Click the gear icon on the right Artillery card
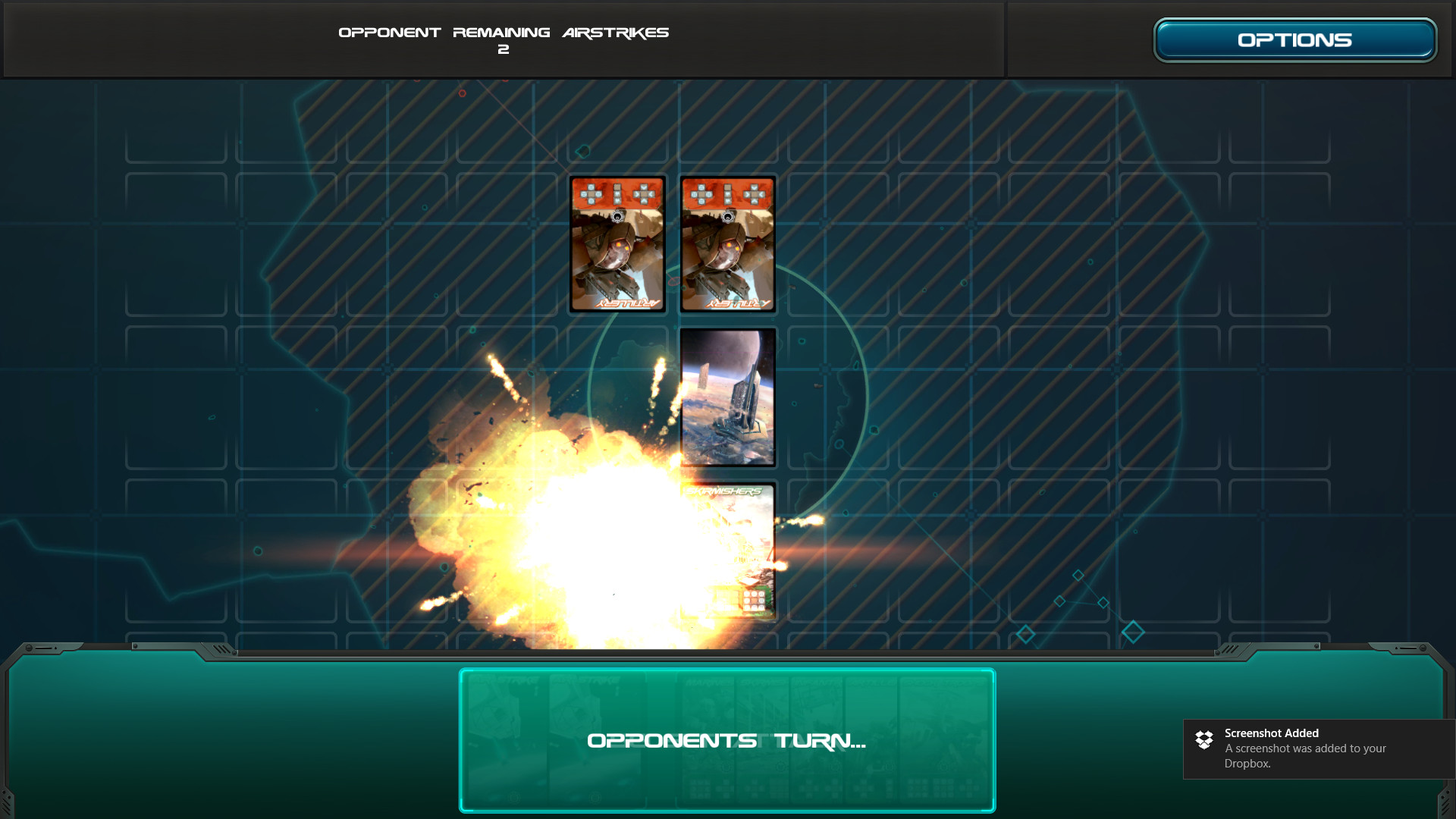Image resolution: width=1456 pixels, height=819 pixels. point(728,216)
